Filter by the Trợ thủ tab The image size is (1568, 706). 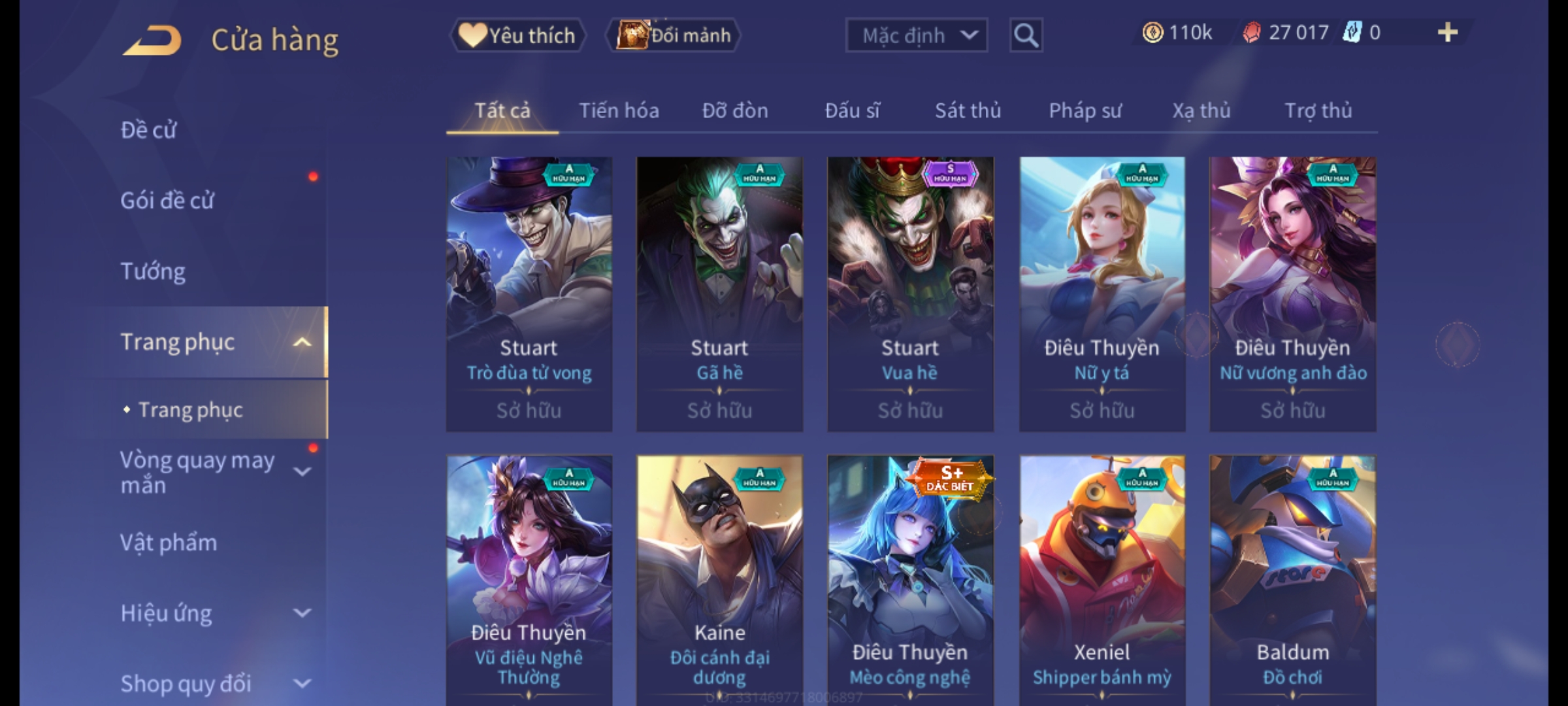click(1318, 110)
